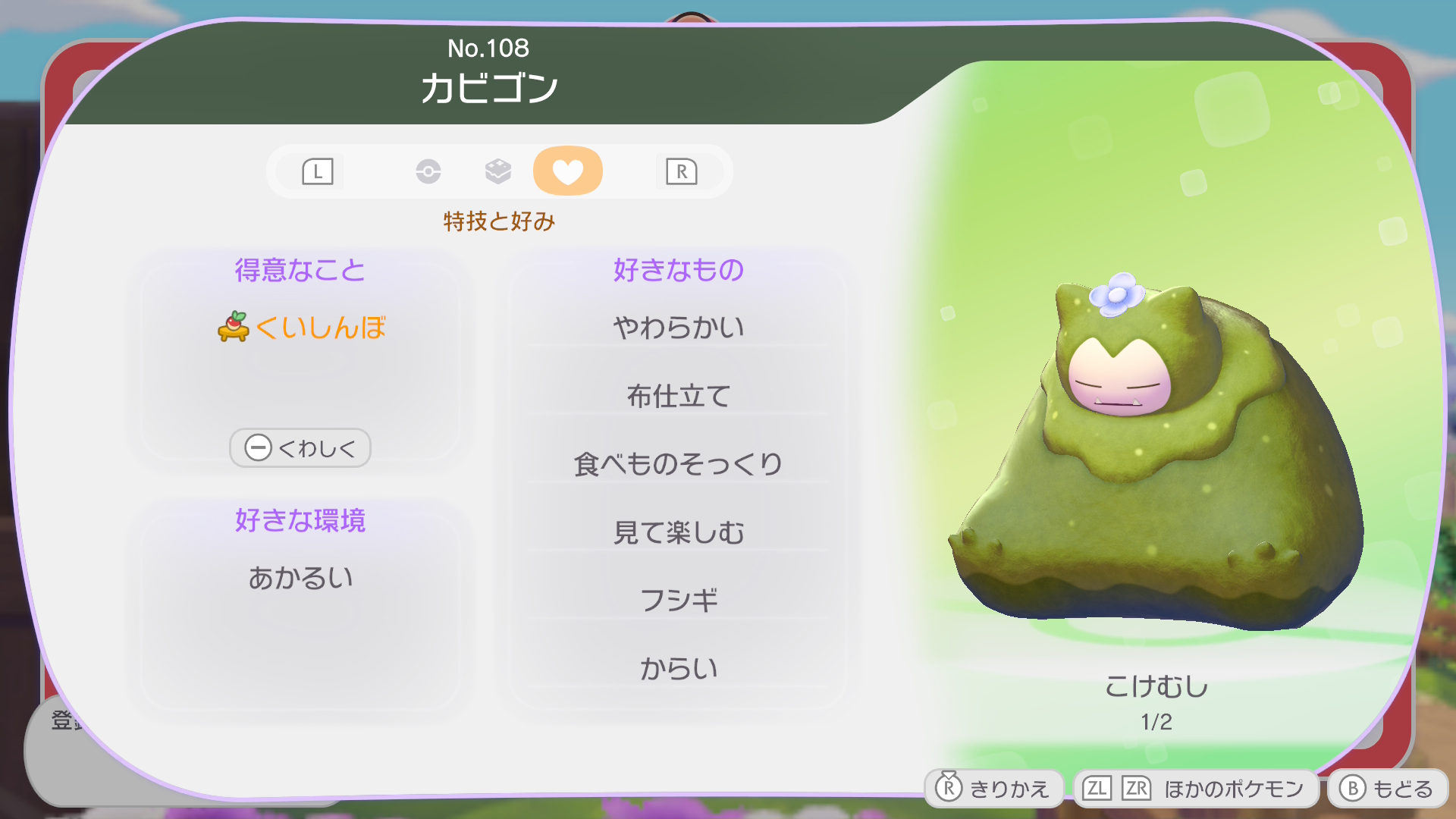Select the あかるい environment entry
The height and width of the screenshot is (819, 1456).
pos(300,578)
